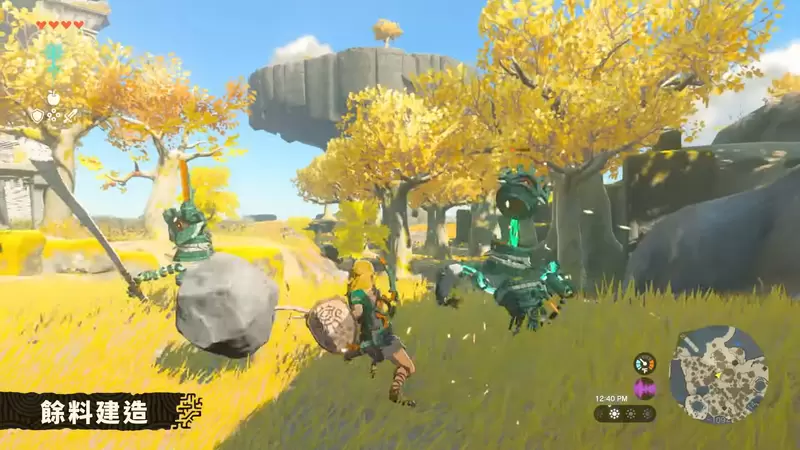
Task: Choose the sword weapon quick-select icon
Action: point(71,116)
